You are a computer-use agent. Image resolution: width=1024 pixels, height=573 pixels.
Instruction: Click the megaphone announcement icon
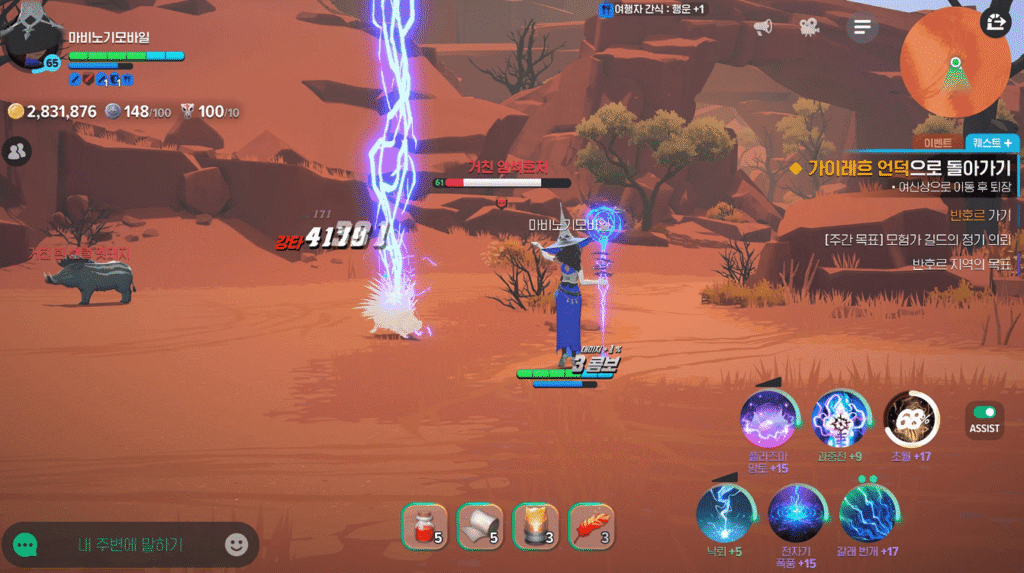click(763, 27)
